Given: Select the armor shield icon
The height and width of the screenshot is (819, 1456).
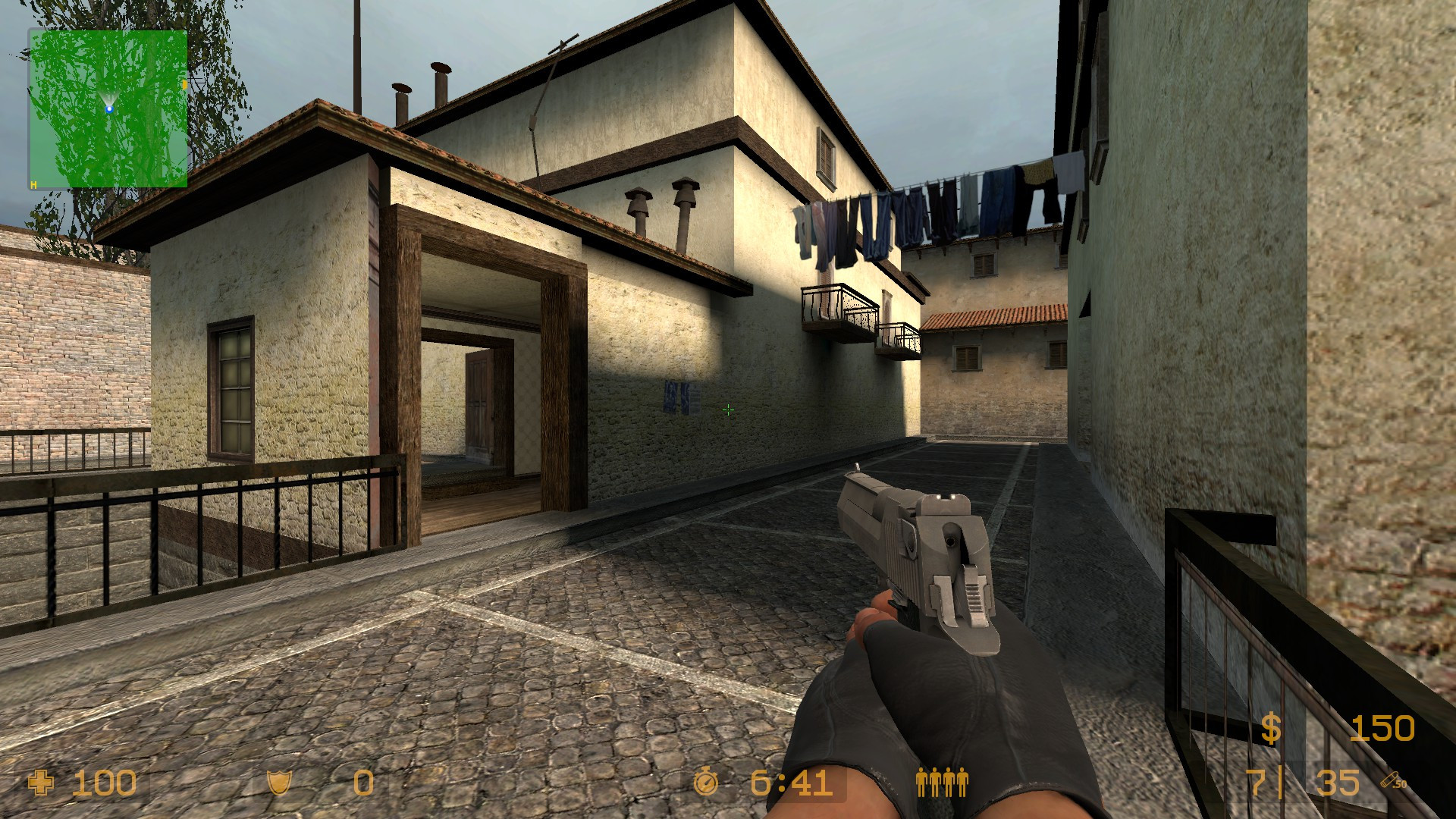Looking at the screenshot, I should (278, 781).
